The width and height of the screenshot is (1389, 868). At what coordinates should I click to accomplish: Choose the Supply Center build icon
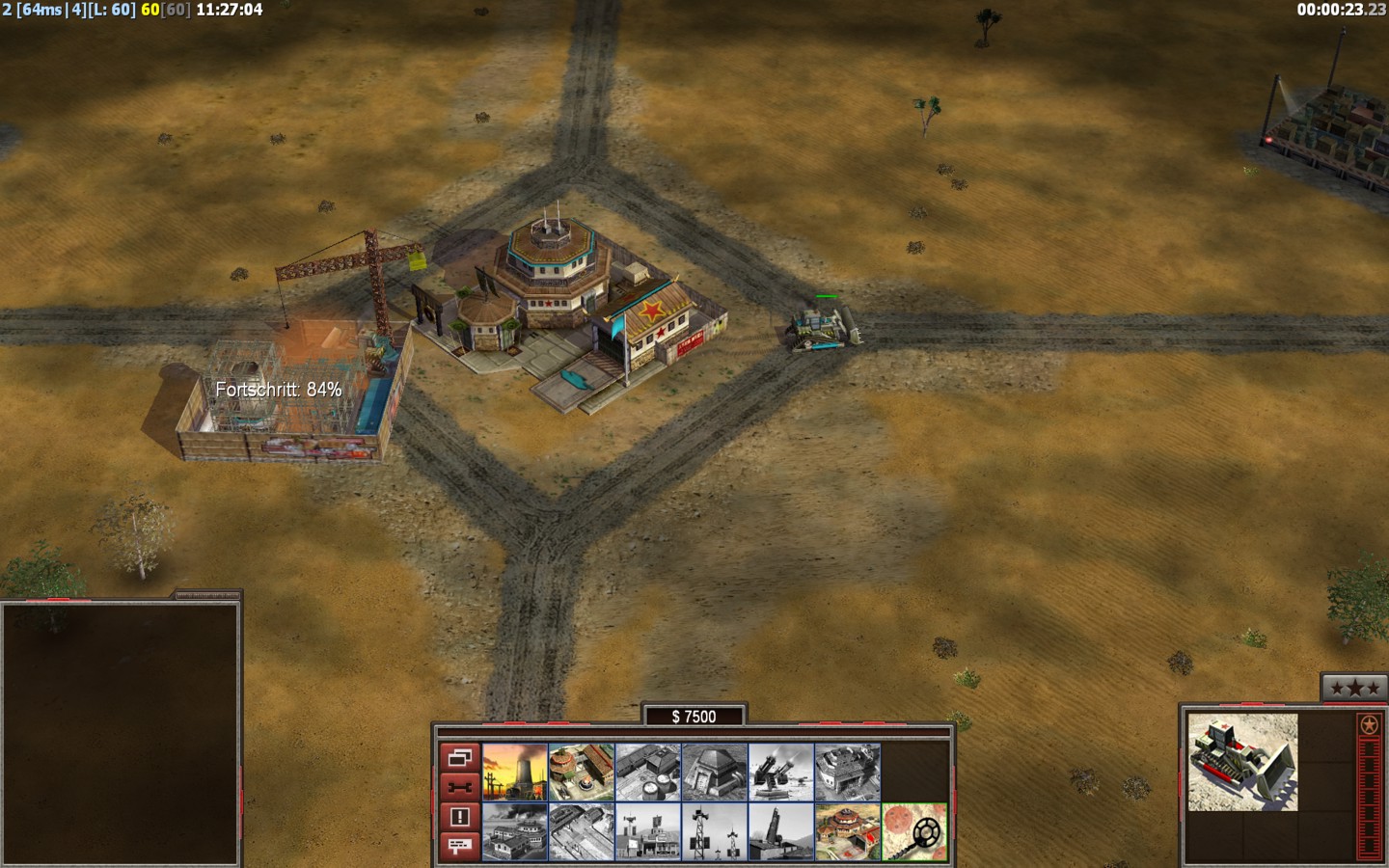coord(648,772)
